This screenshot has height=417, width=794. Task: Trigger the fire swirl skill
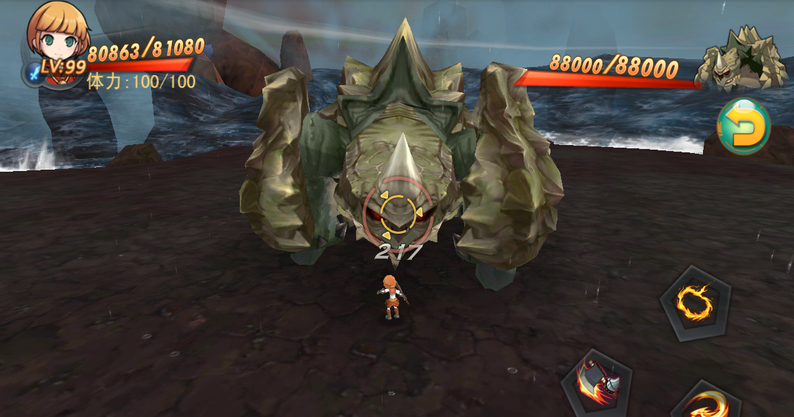pos(709,402)
